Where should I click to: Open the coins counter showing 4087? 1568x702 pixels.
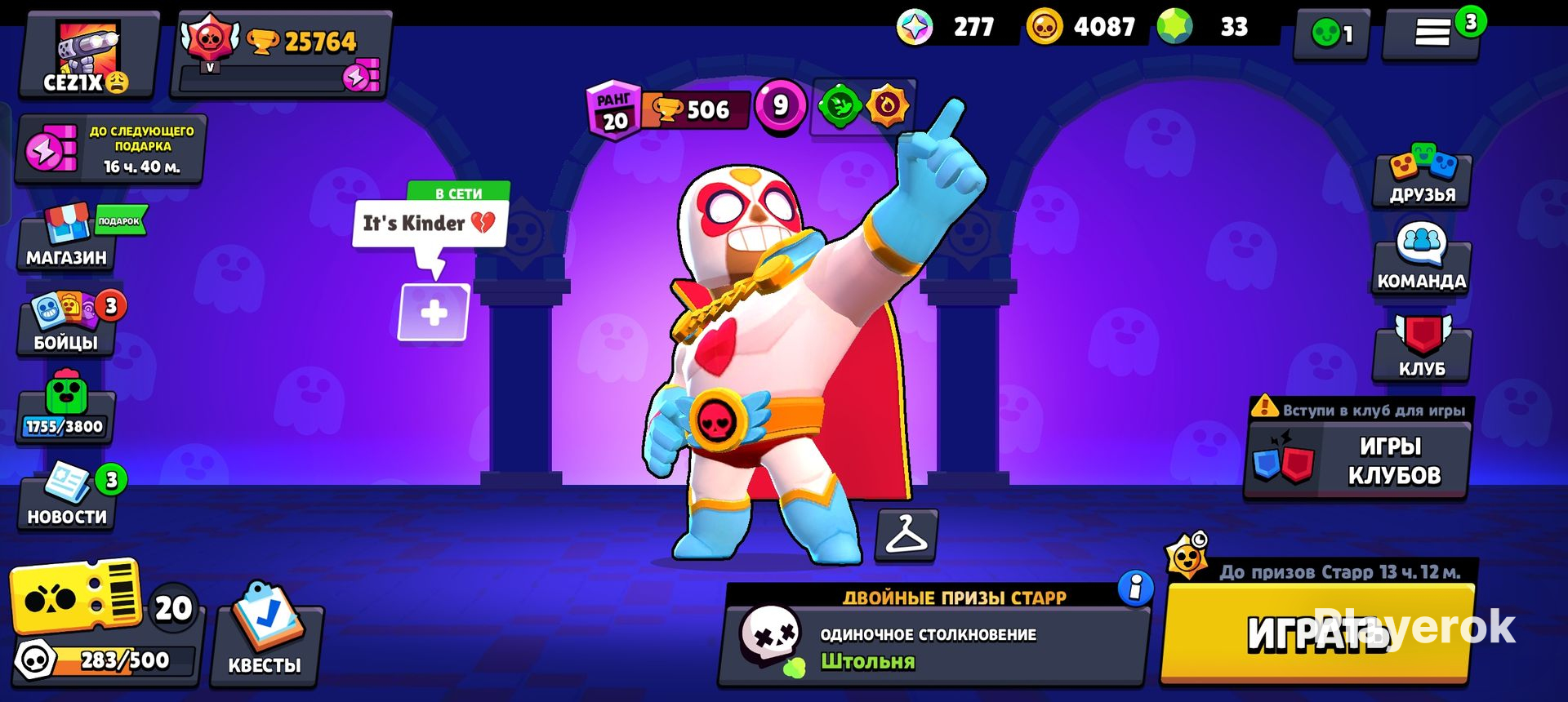pyautogui.click(x=1078, y=27)
